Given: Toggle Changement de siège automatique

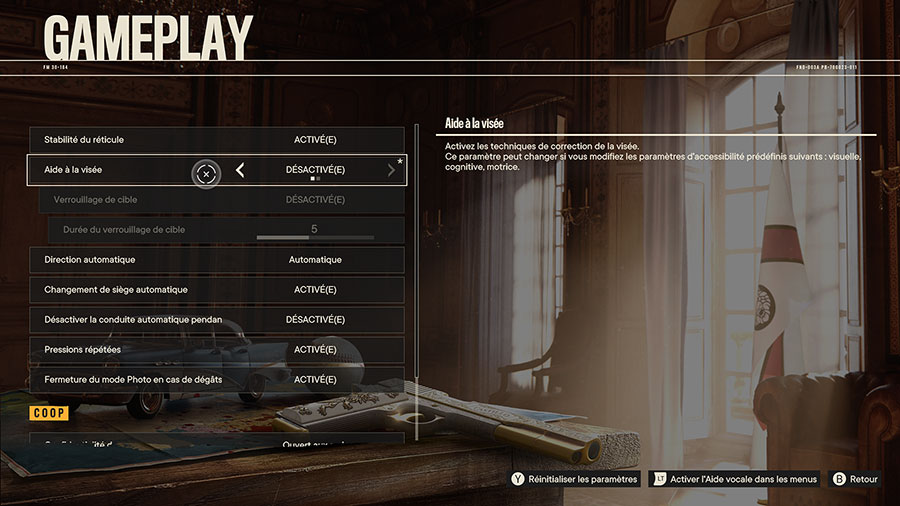Looking at the screenshot, I should (x=217, y=290).
